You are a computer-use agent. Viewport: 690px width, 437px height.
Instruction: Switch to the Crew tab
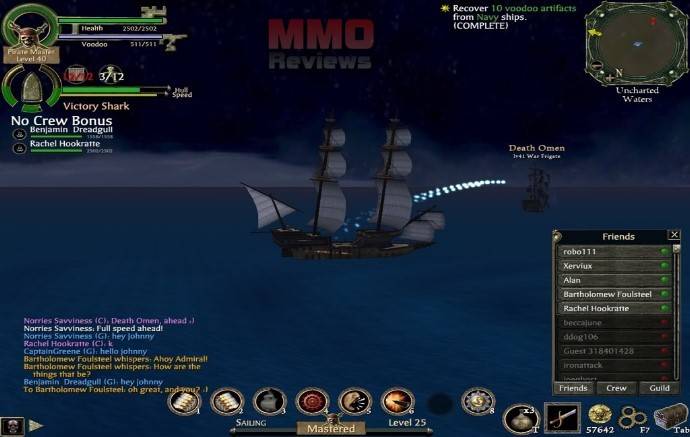616,387
